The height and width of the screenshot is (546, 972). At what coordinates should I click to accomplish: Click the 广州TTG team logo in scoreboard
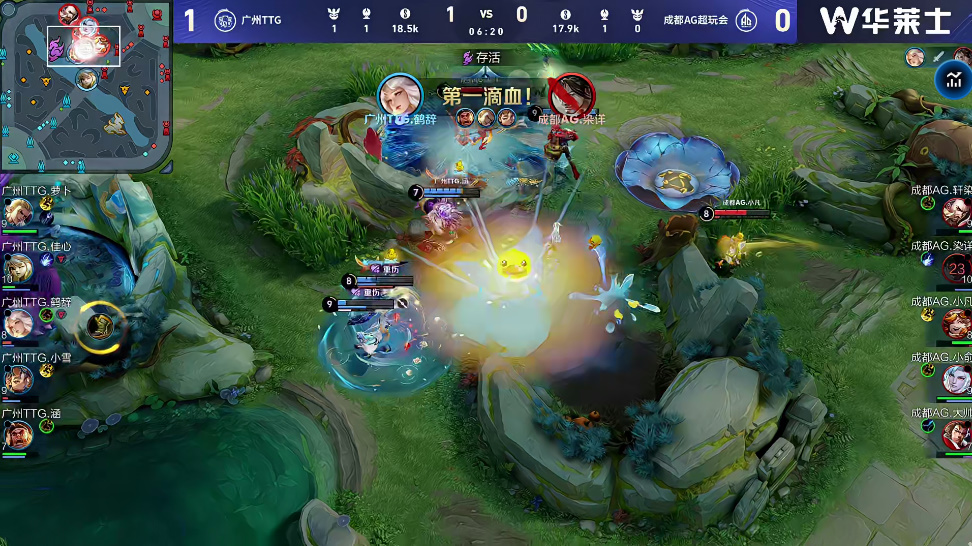(225, 21)
